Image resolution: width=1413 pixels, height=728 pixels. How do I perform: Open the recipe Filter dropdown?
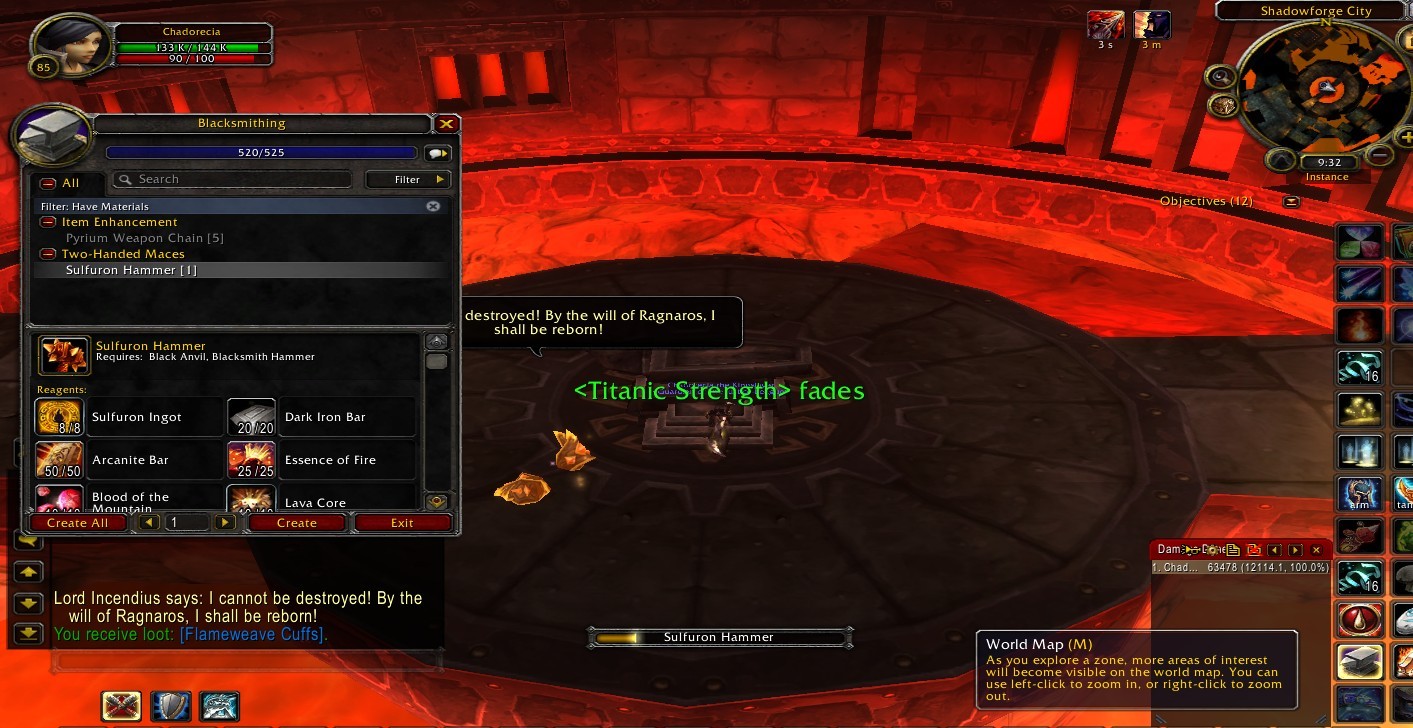[x=408, y=180]
